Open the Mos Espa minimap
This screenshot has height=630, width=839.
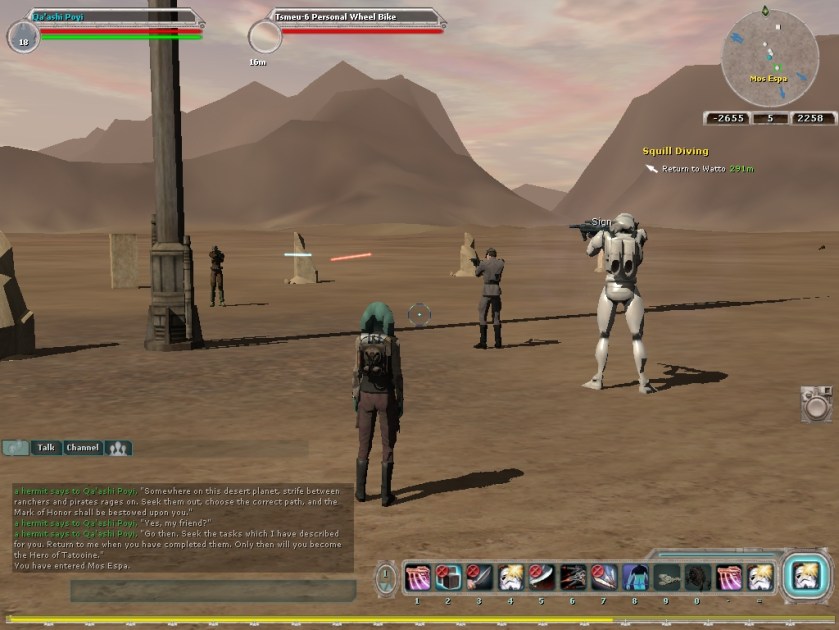pos(769,57)
